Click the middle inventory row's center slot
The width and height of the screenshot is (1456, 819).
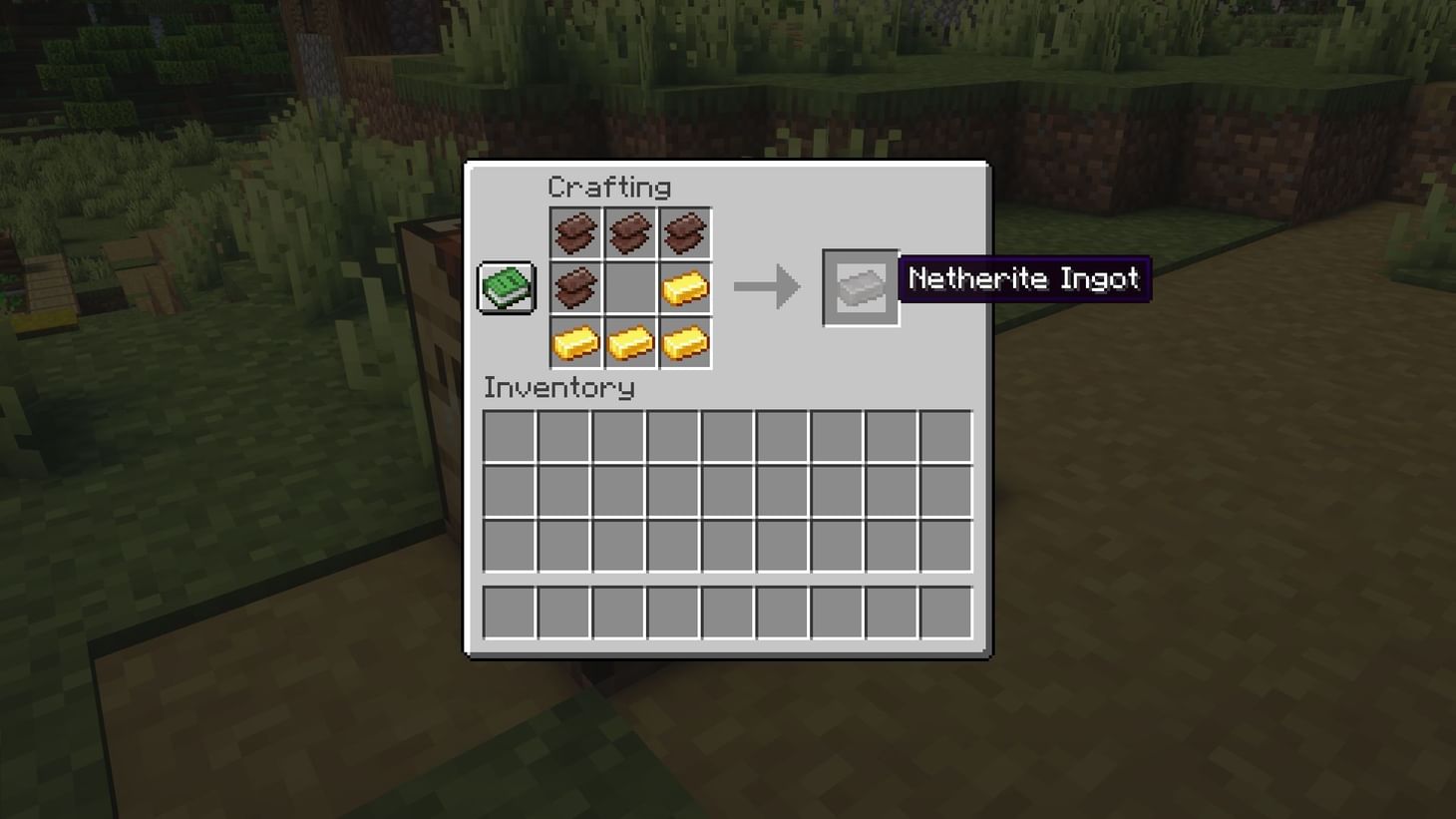[x=727, y=490]
